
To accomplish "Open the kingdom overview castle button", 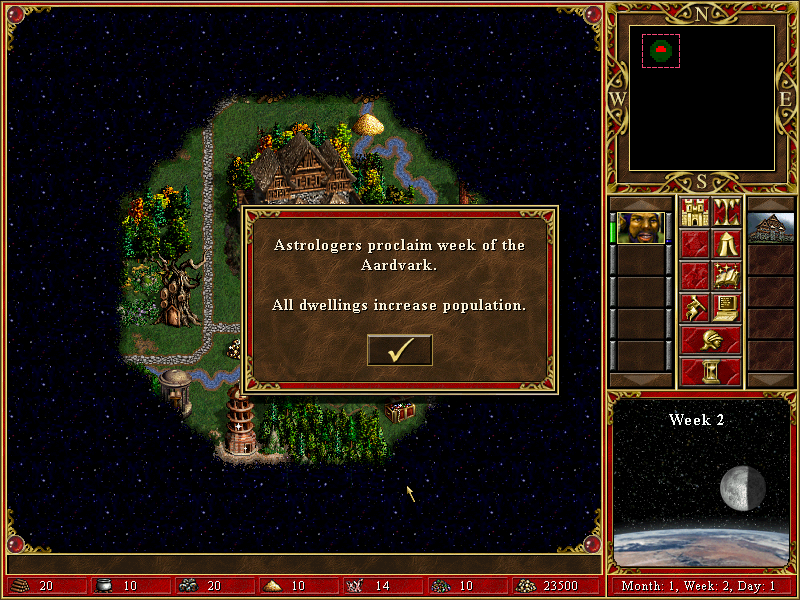I will [694, 212].
